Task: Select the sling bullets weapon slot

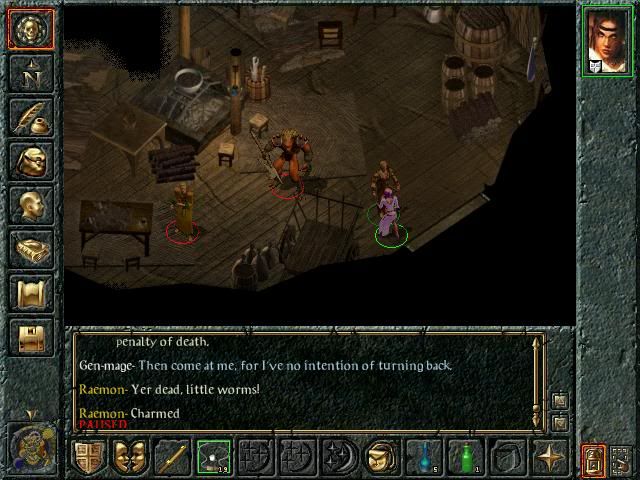Action: [x=214, y=458]
